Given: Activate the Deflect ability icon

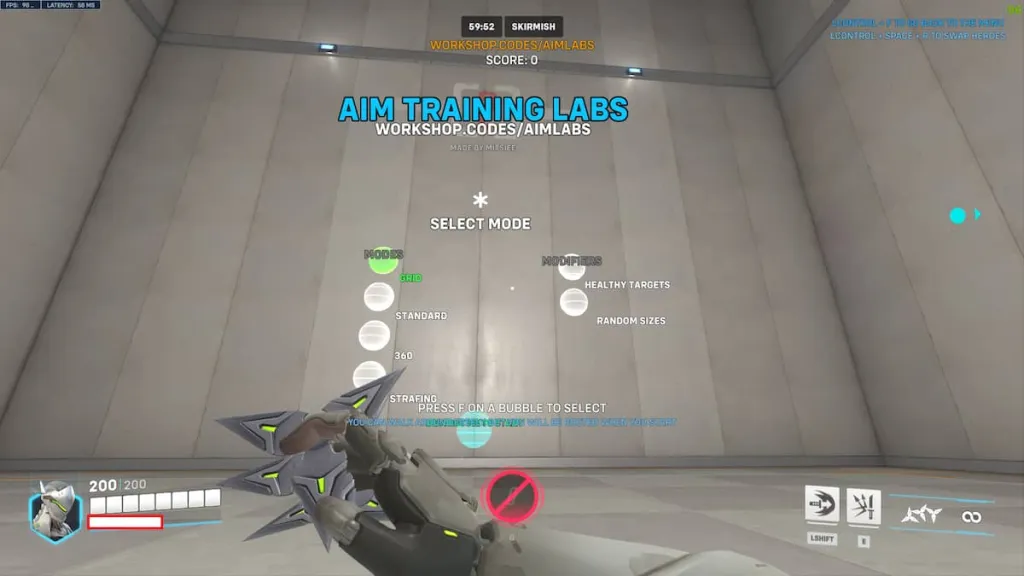Looking at the screenshot, I should pyautogui.click(x=864, y=507).
